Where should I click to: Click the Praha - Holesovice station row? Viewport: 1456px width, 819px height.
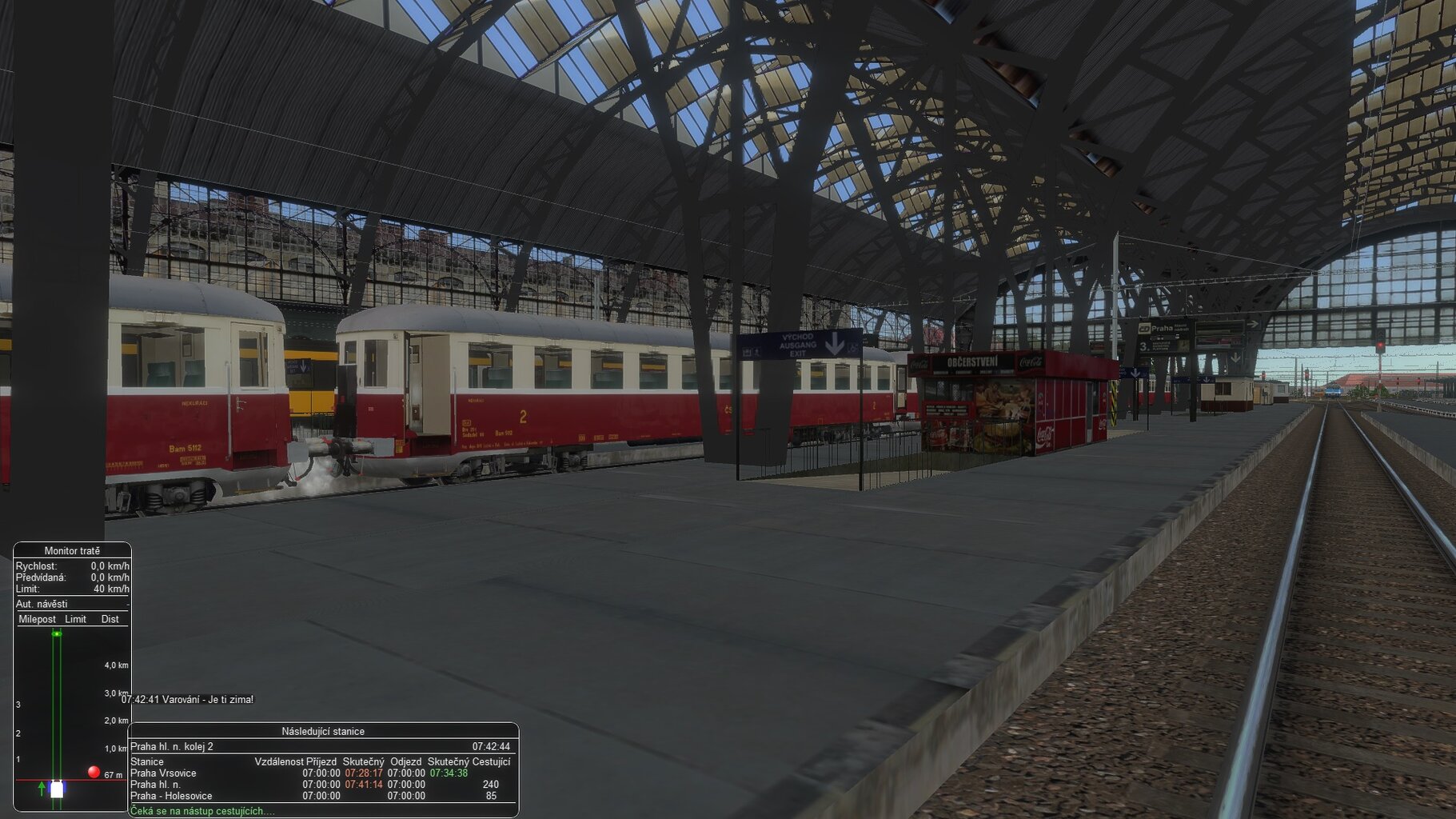coord(170,796)
